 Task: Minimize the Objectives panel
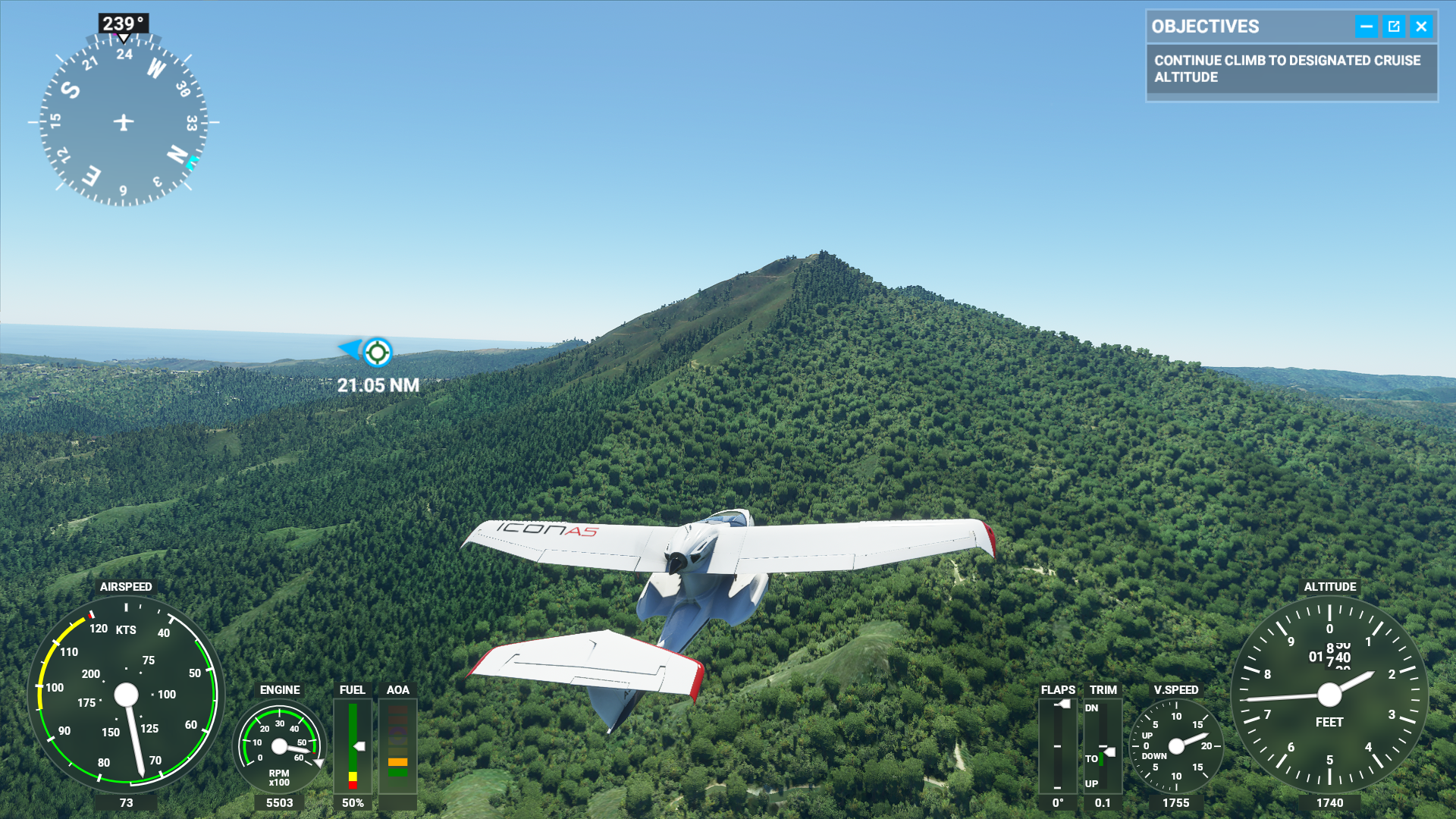click(x=1366, y=27)
